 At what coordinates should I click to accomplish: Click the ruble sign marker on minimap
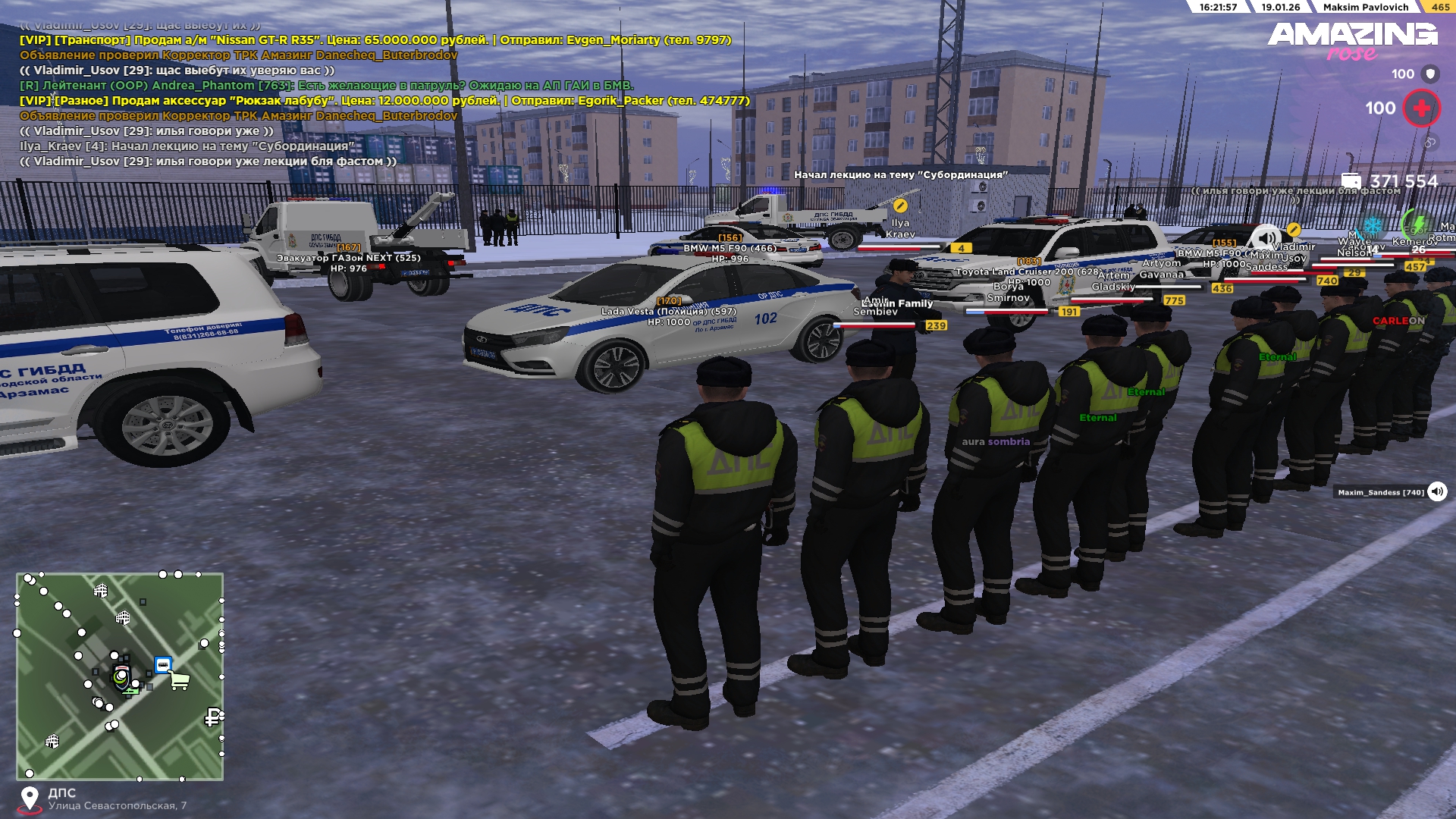pos(213,717)
